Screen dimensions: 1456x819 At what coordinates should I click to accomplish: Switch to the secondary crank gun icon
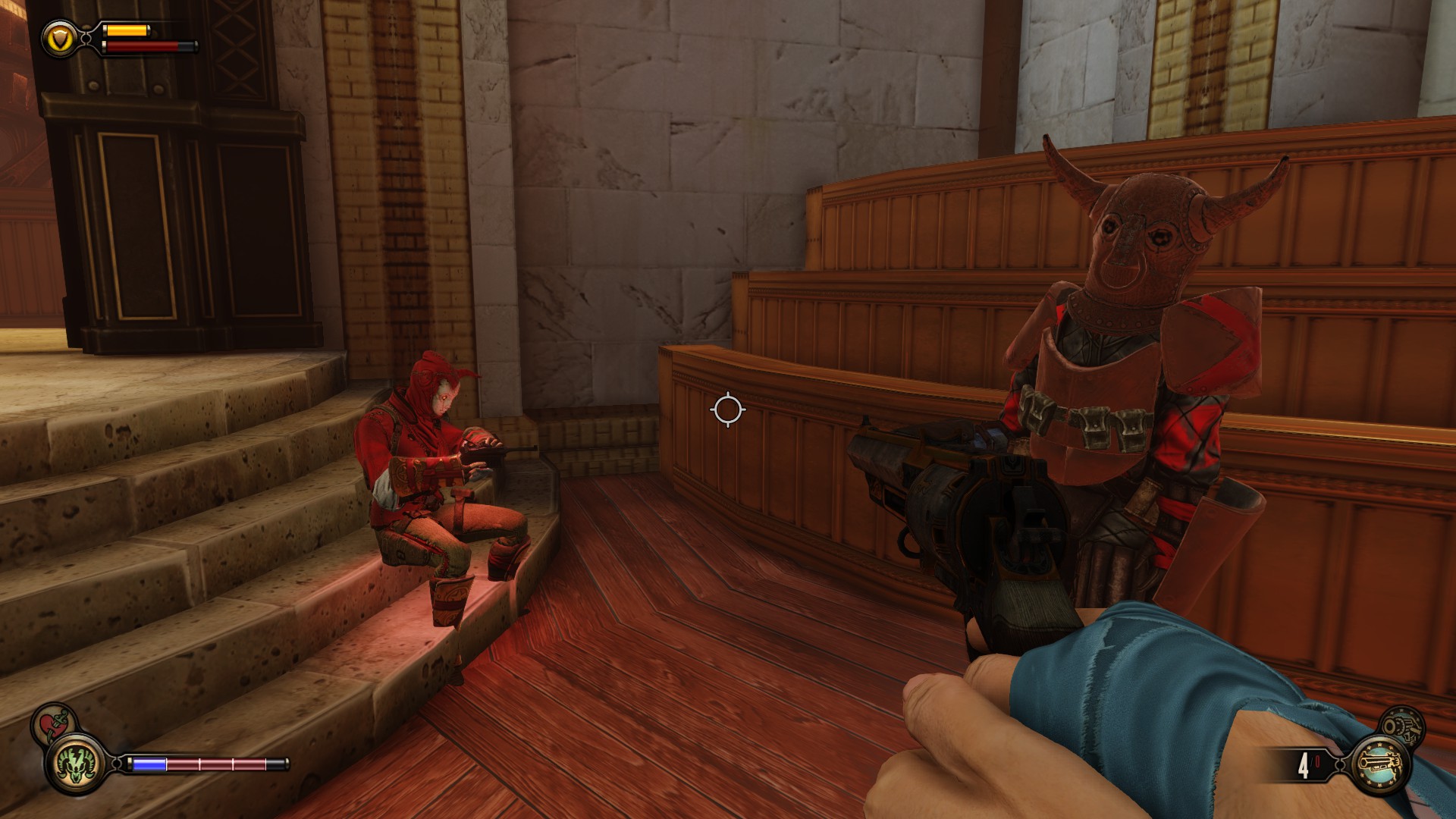point(1401,726)
